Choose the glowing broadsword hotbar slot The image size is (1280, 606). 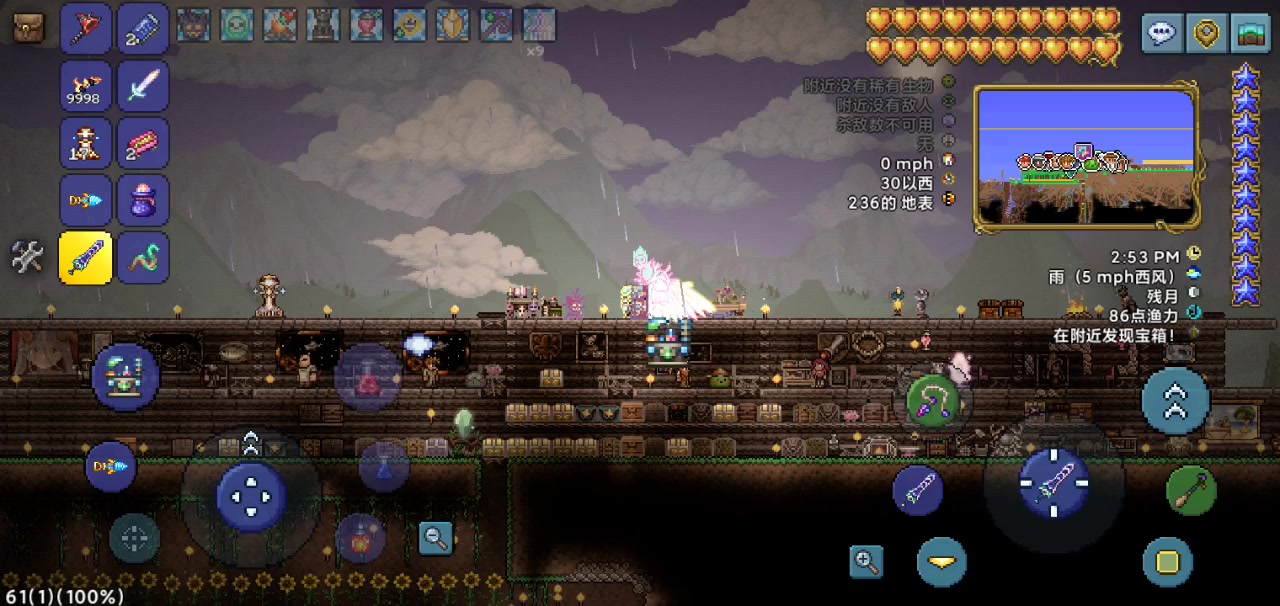pyautogui.click(x=143, y=86)
